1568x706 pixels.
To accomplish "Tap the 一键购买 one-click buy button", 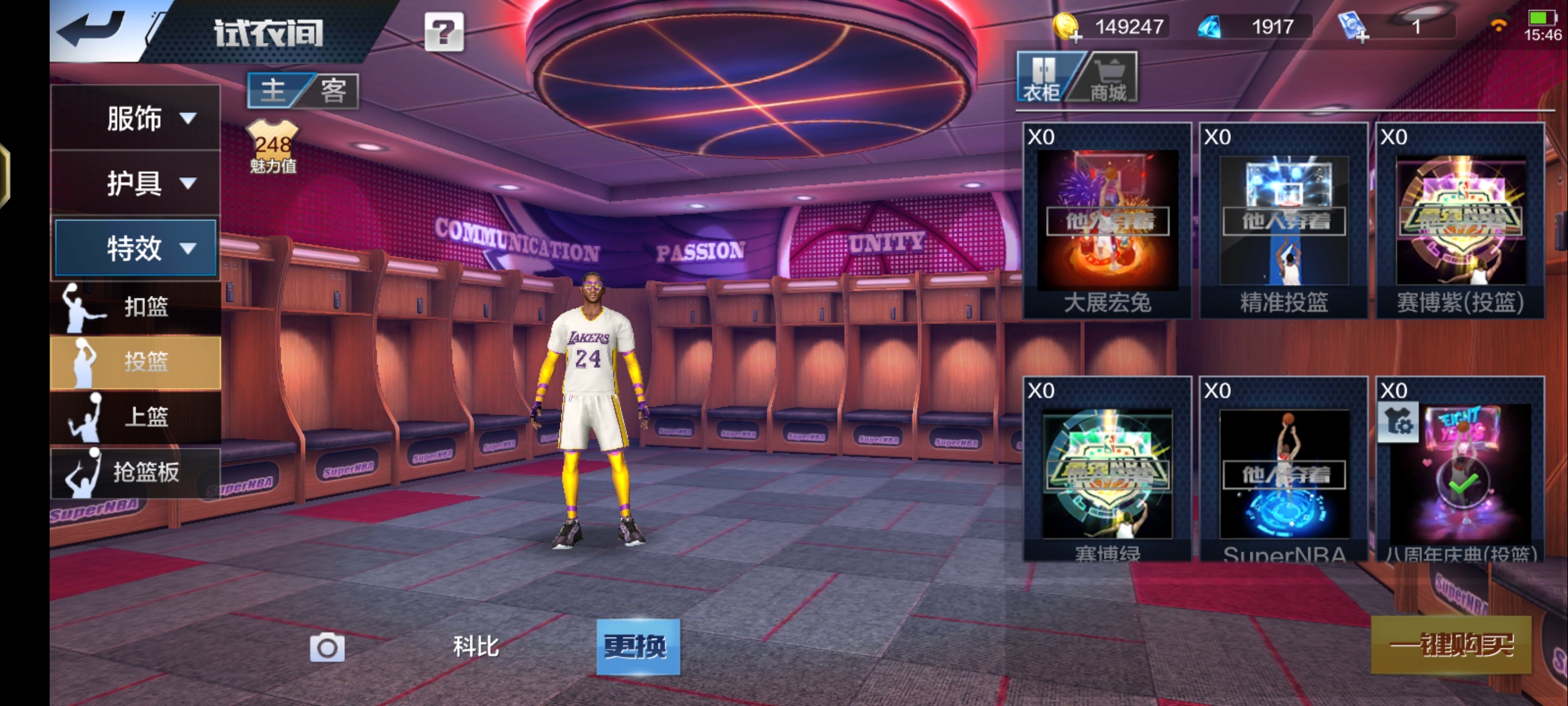I will [1450, 645].
